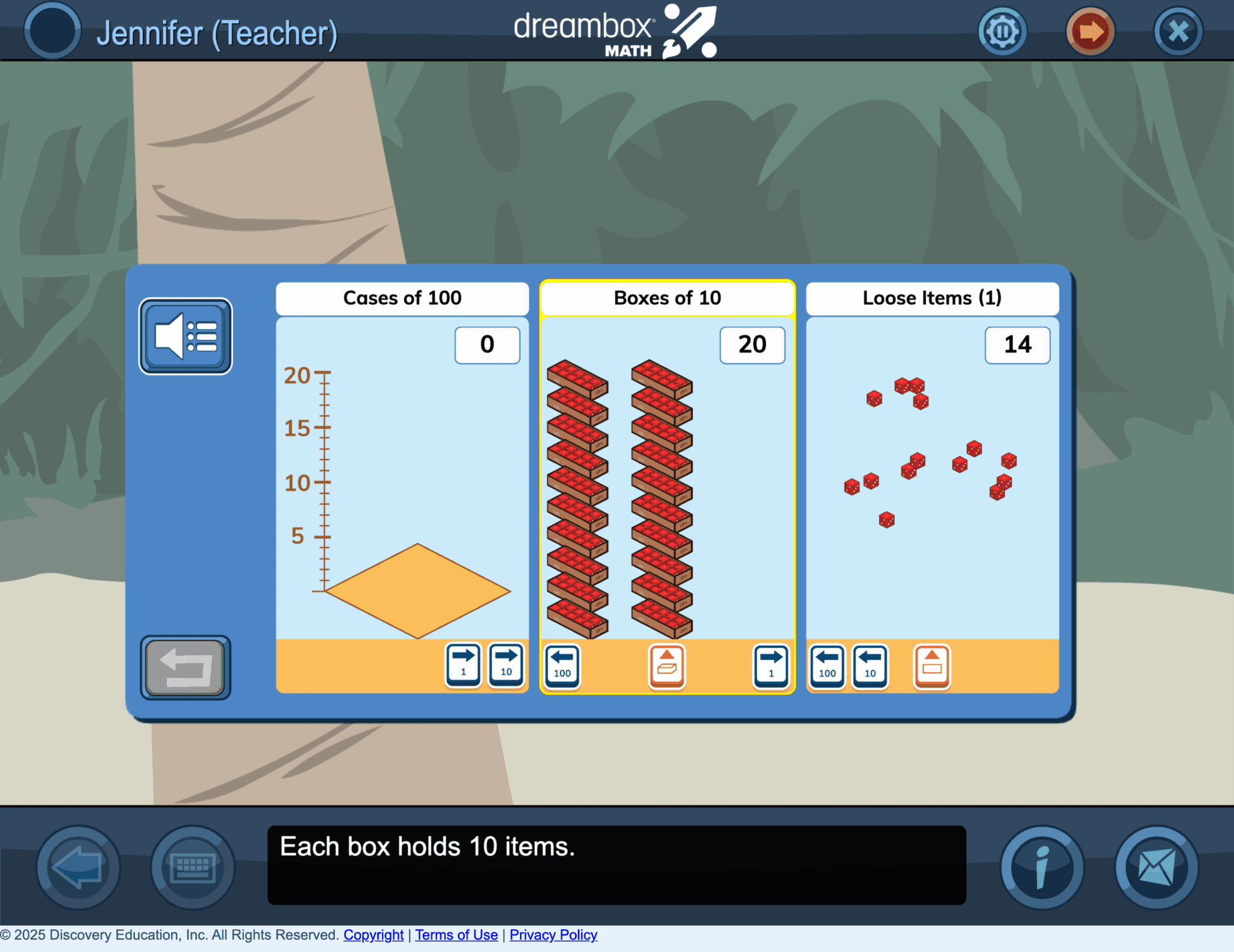
Task: Move 100 left from Boxes of 10
Action: pos(562,666)
